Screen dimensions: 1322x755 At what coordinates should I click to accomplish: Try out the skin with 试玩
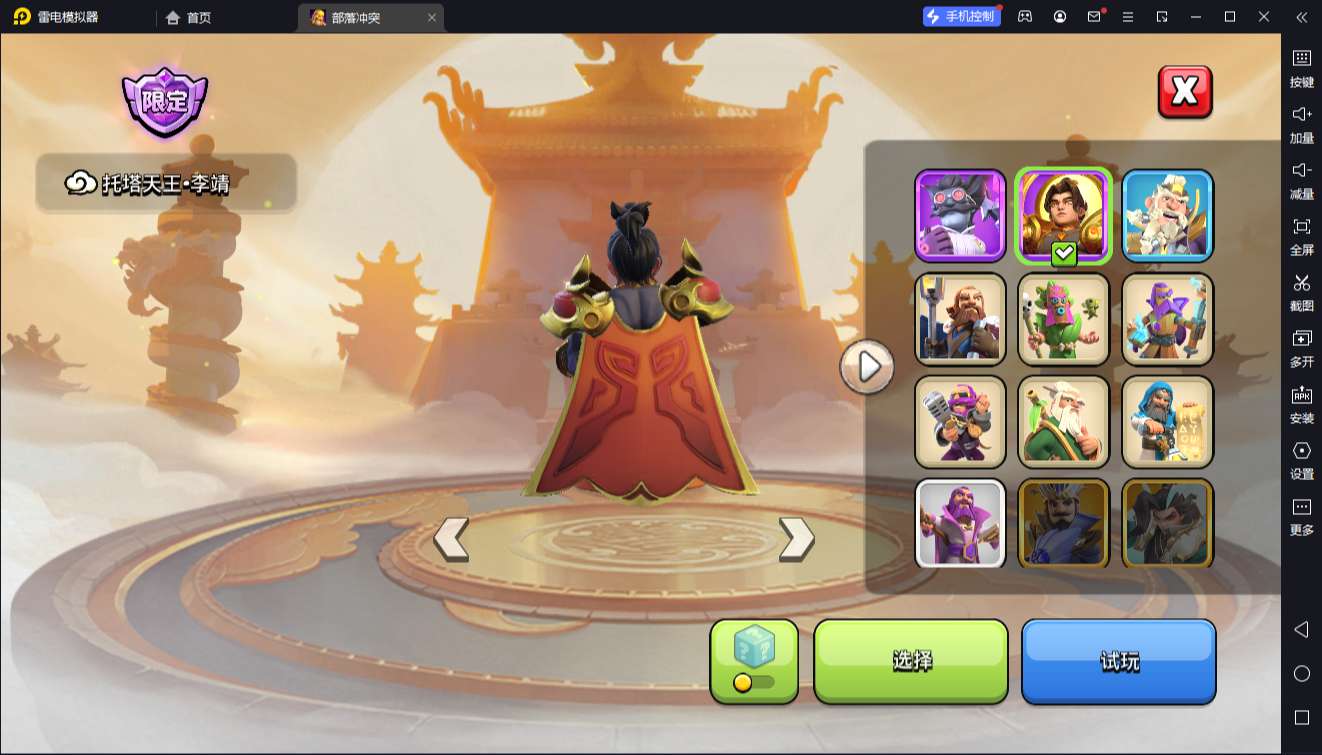1118,661
